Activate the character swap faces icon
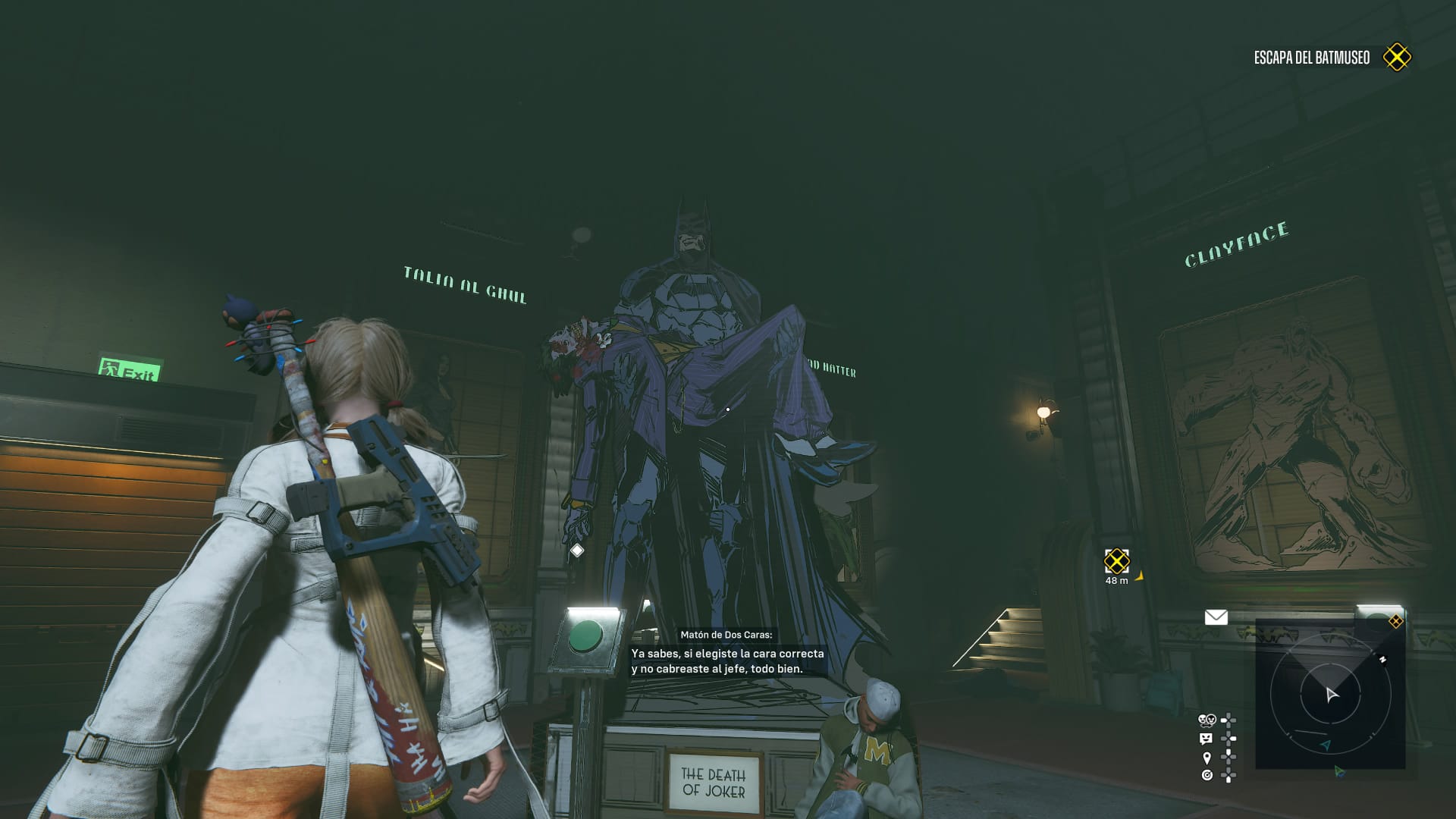The width and height of the screenshot is (1456, 819). coord(1207,720)
